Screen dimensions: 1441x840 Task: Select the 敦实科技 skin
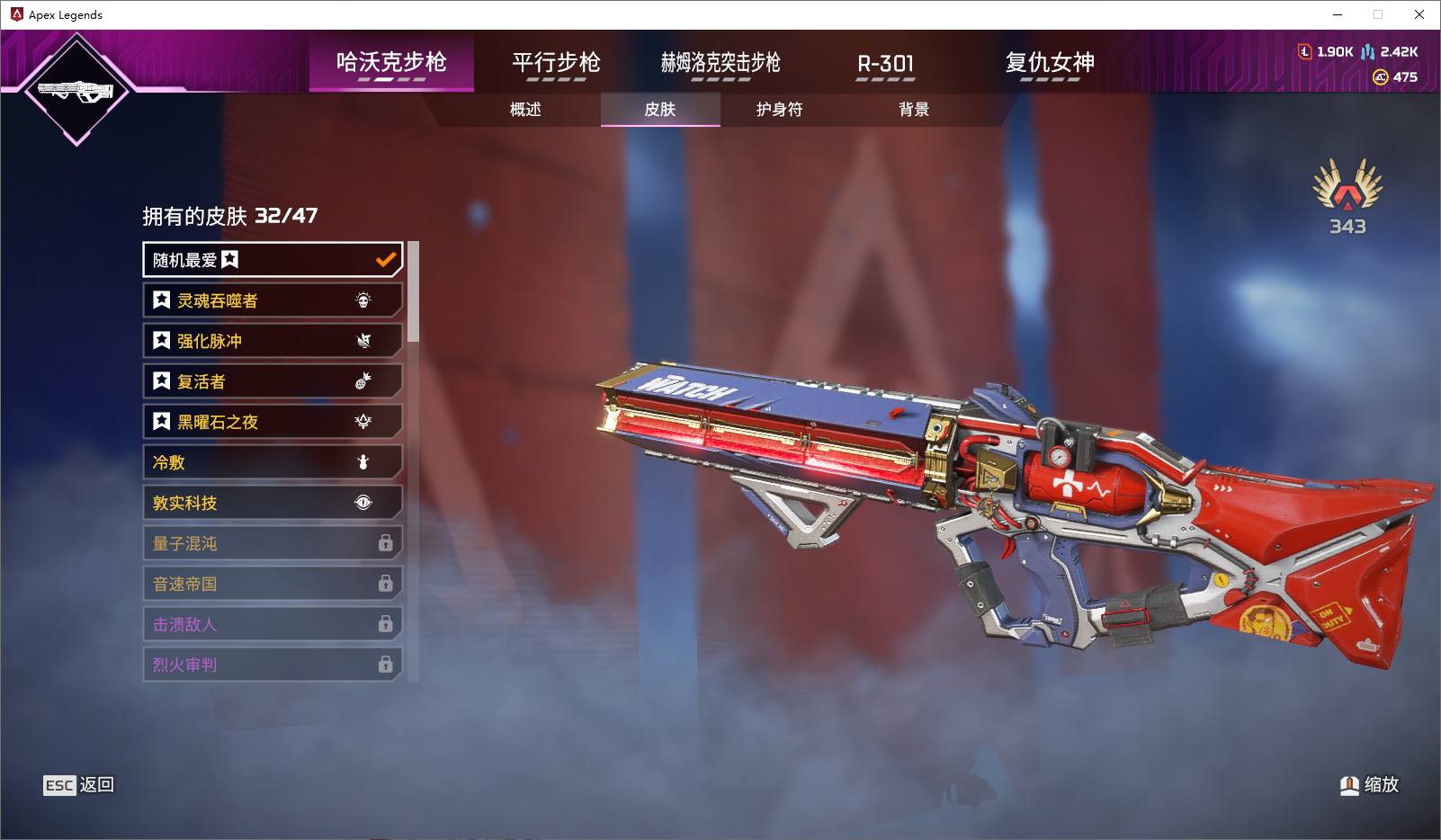[272, 503]
